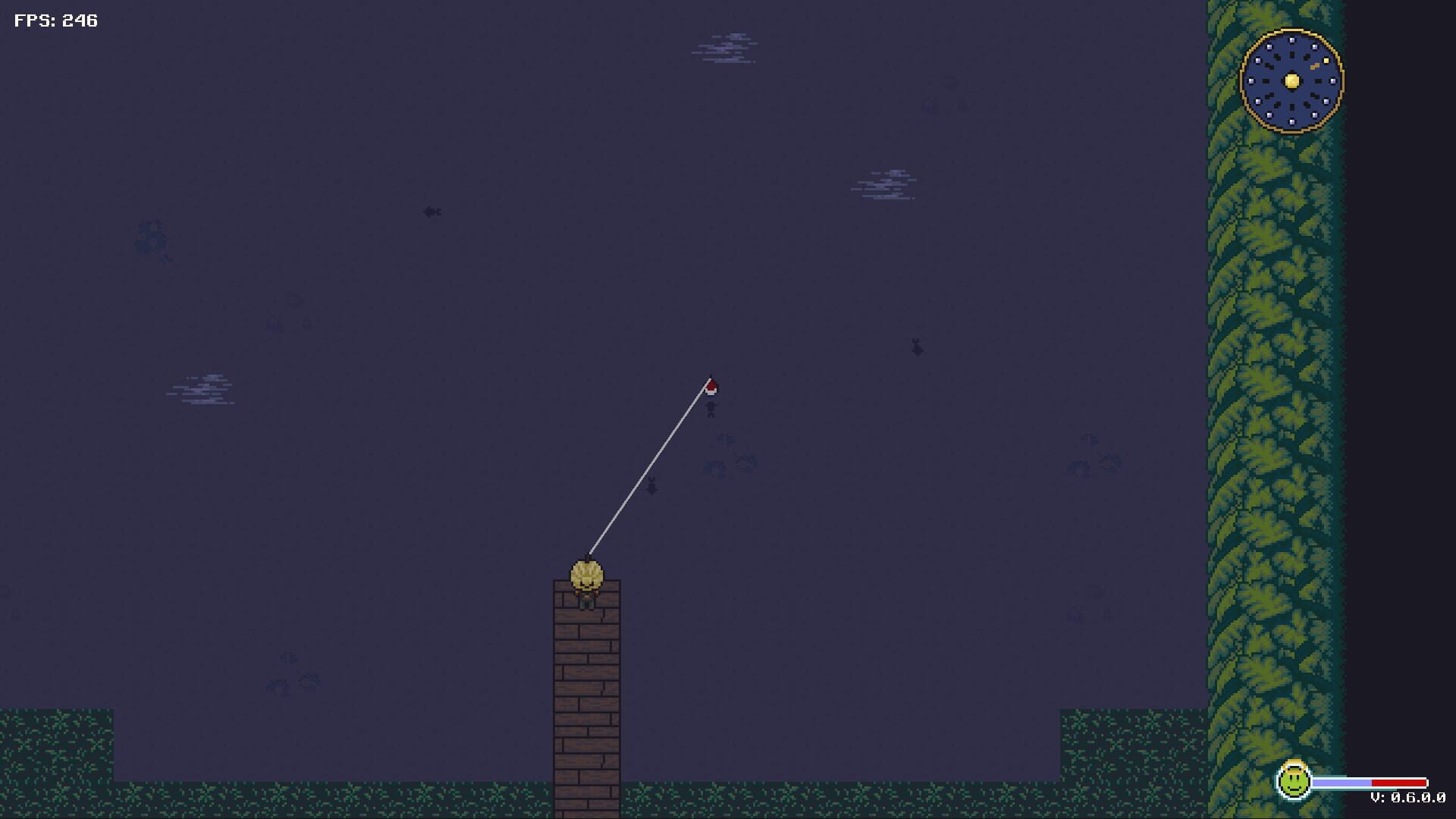Click the golden sun marker on the clock dial

[x=1326, y=61]
